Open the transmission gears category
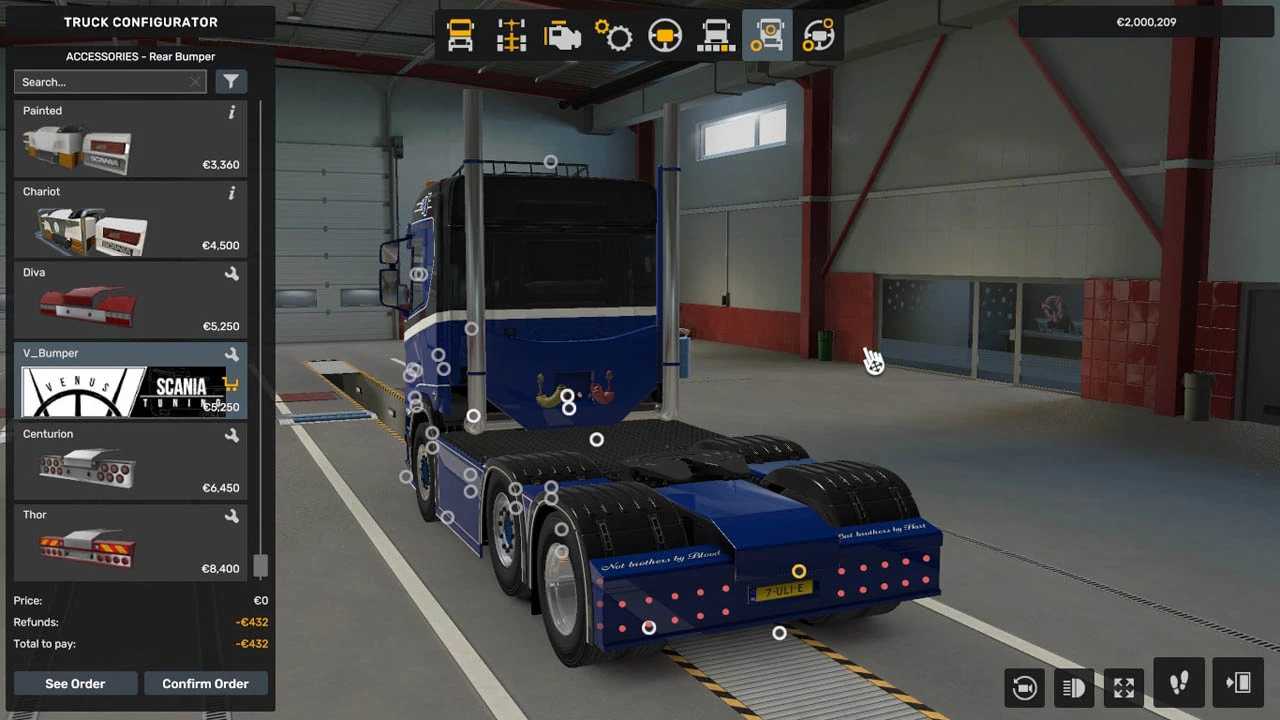The width and height of the screenshot is (1280, 720). 613,36
